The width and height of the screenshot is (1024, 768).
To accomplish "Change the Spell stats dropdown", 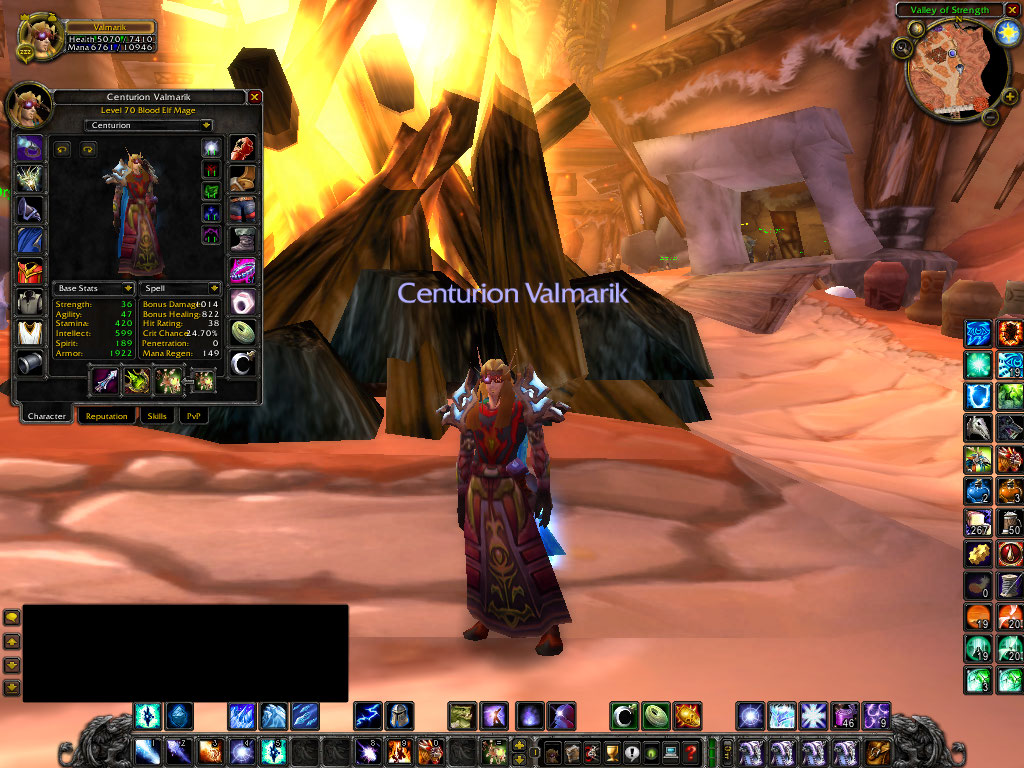I will point(213,288).
